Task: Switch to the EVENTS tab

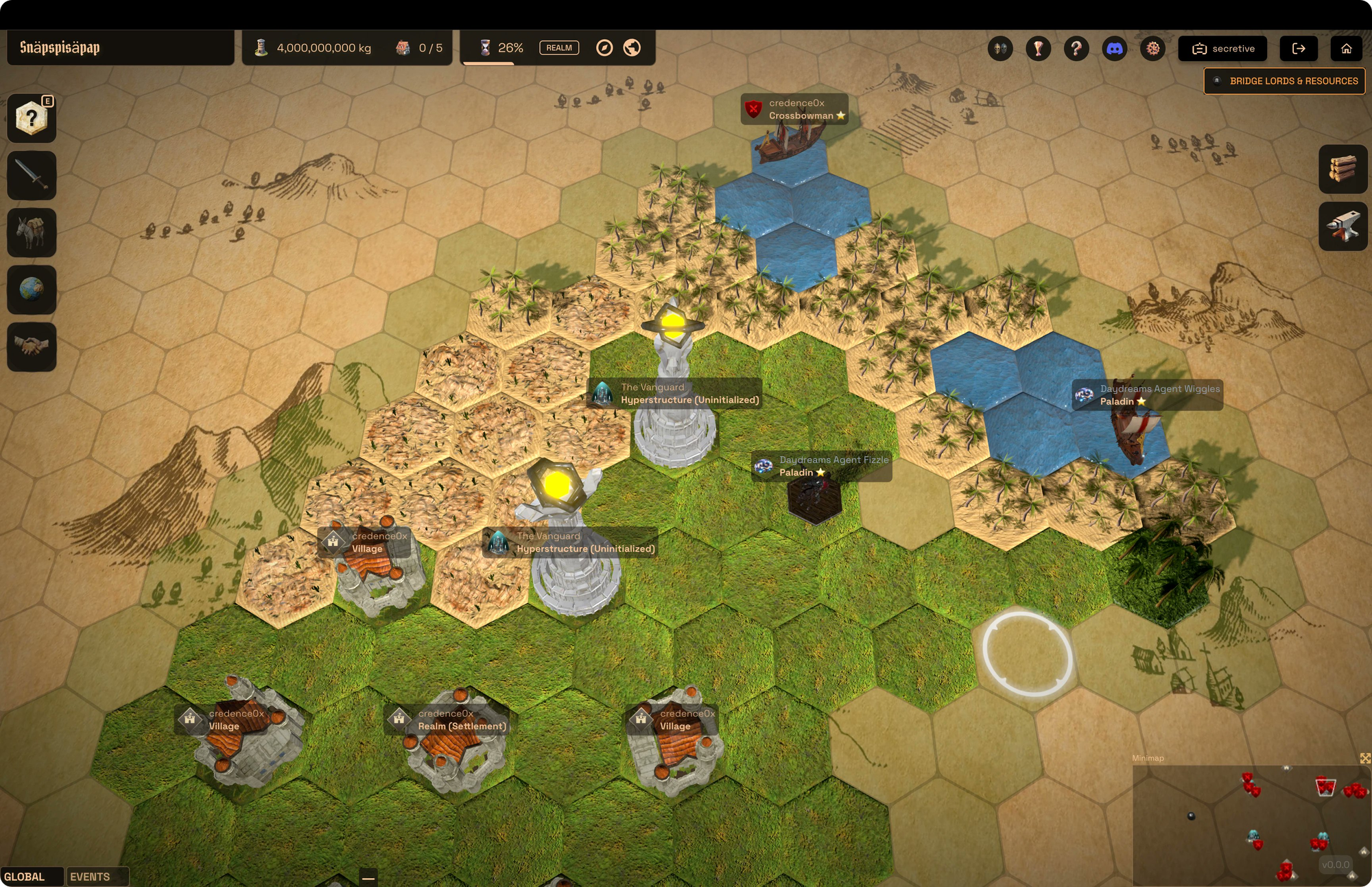Action: pyautogui.click(x=89, y=877)
